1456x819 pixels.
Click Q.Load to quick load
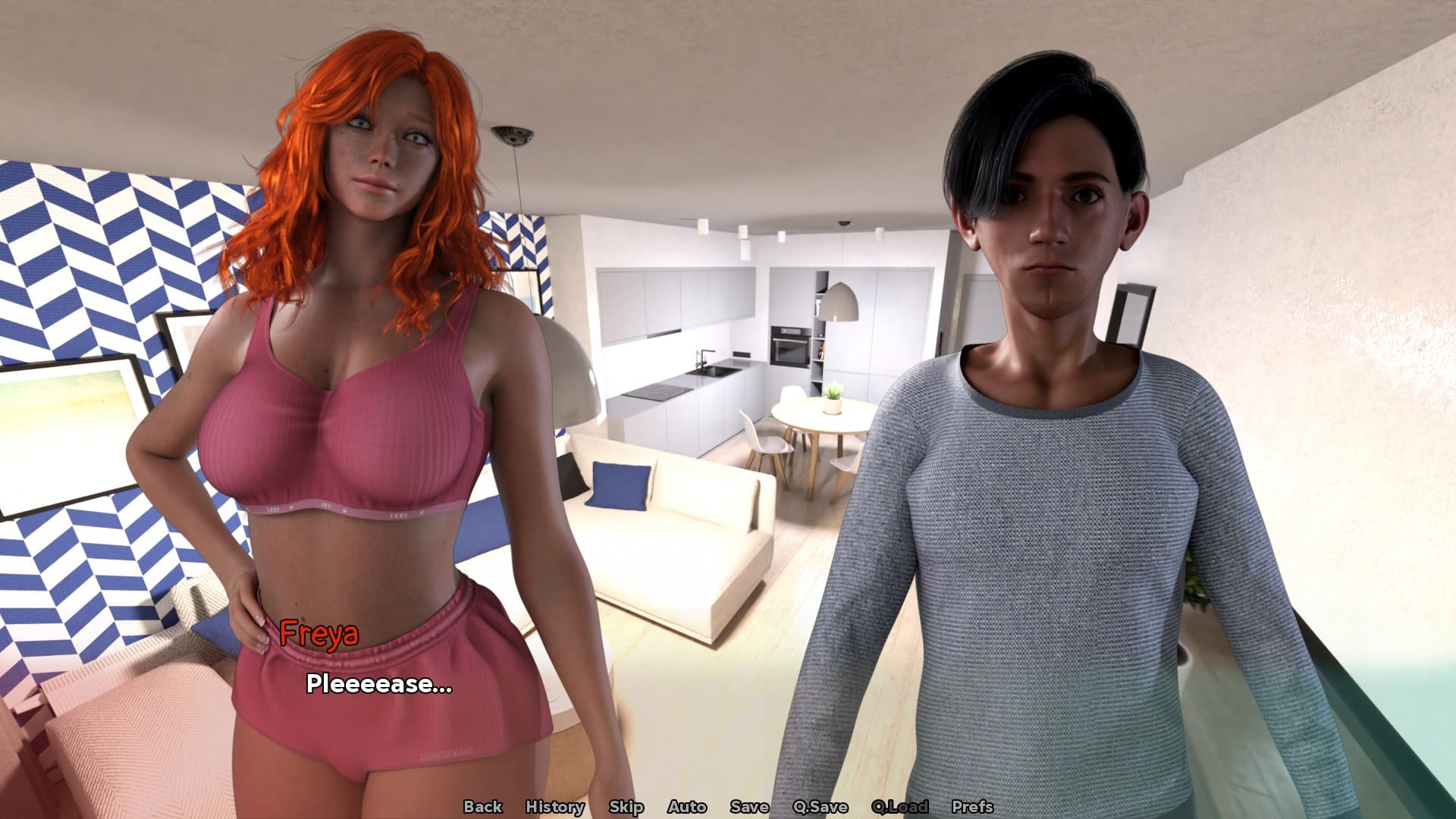(899, 807)
